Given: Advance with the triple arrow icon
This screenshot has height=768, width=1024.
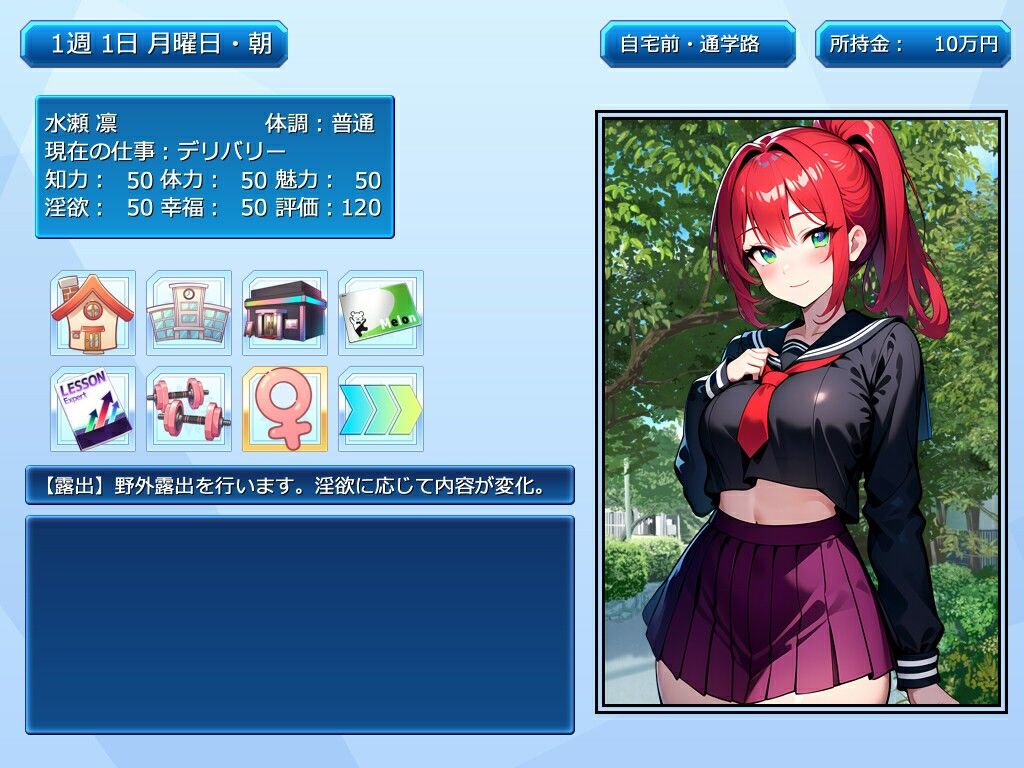Looking at the screenshot, I should click(x=381, y=409).
